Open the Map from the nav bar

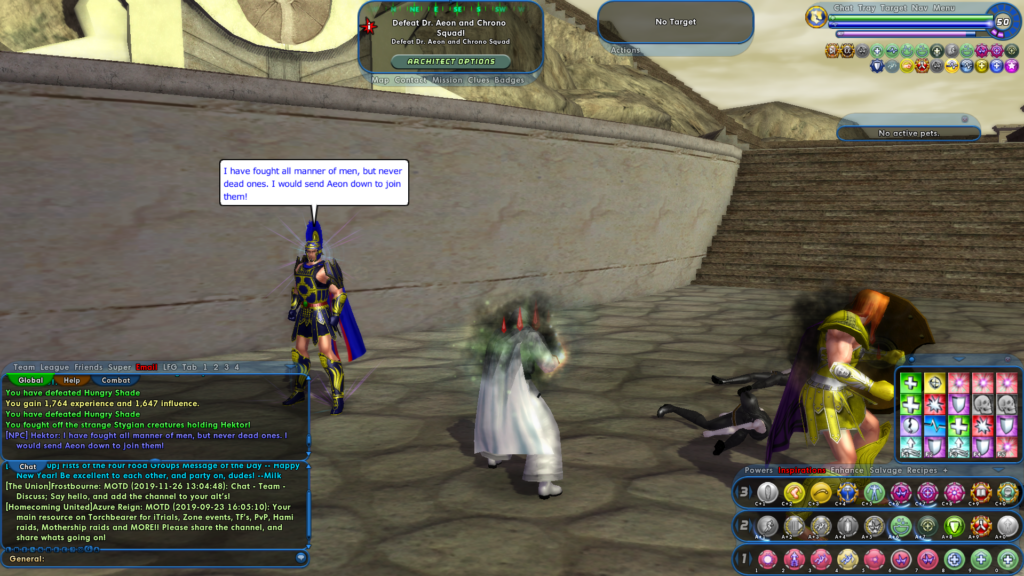pyautogui.click(x=381, y=80)
